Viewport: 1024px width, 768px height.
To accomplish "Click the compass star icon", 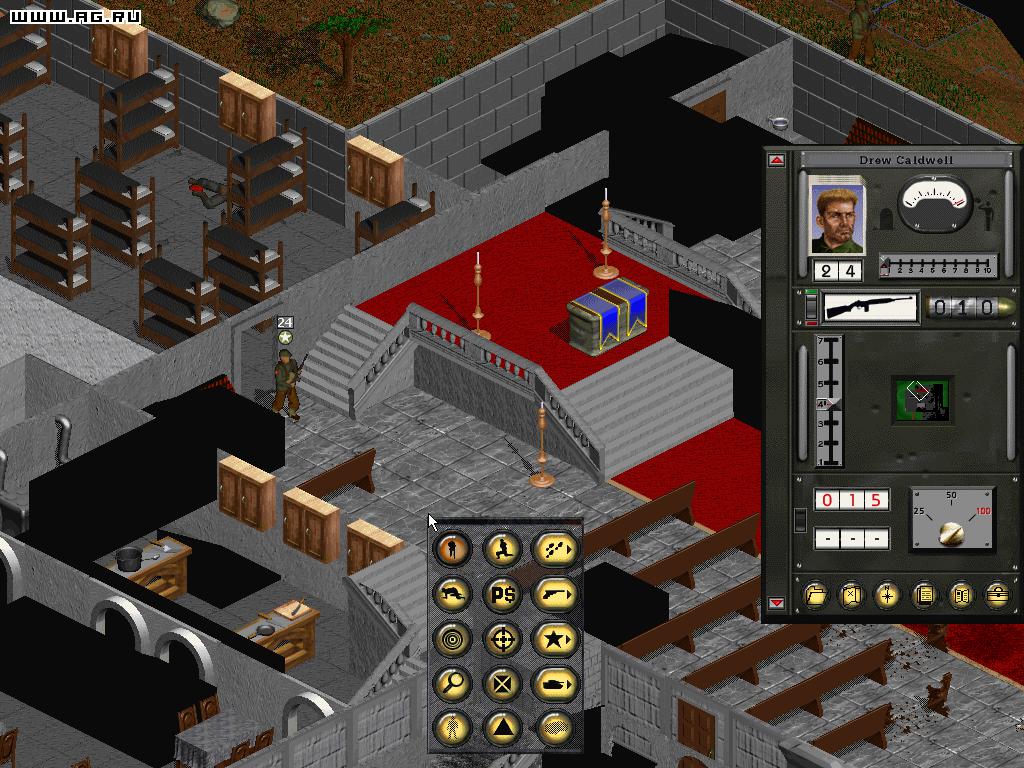I will point(888,595).
